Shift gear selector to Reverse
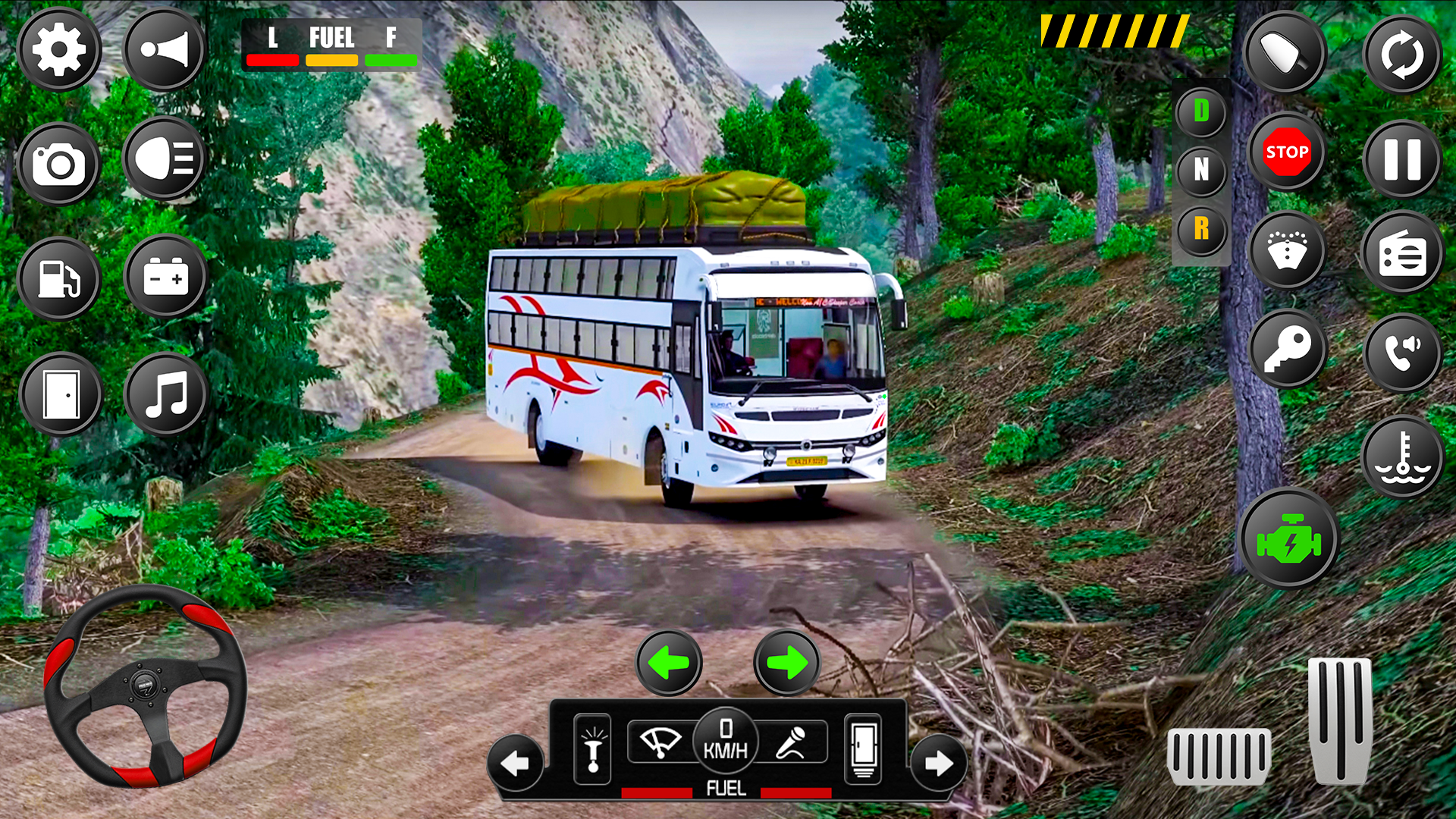Viewport: 1456px width, 819px height. coord(1200,230)
